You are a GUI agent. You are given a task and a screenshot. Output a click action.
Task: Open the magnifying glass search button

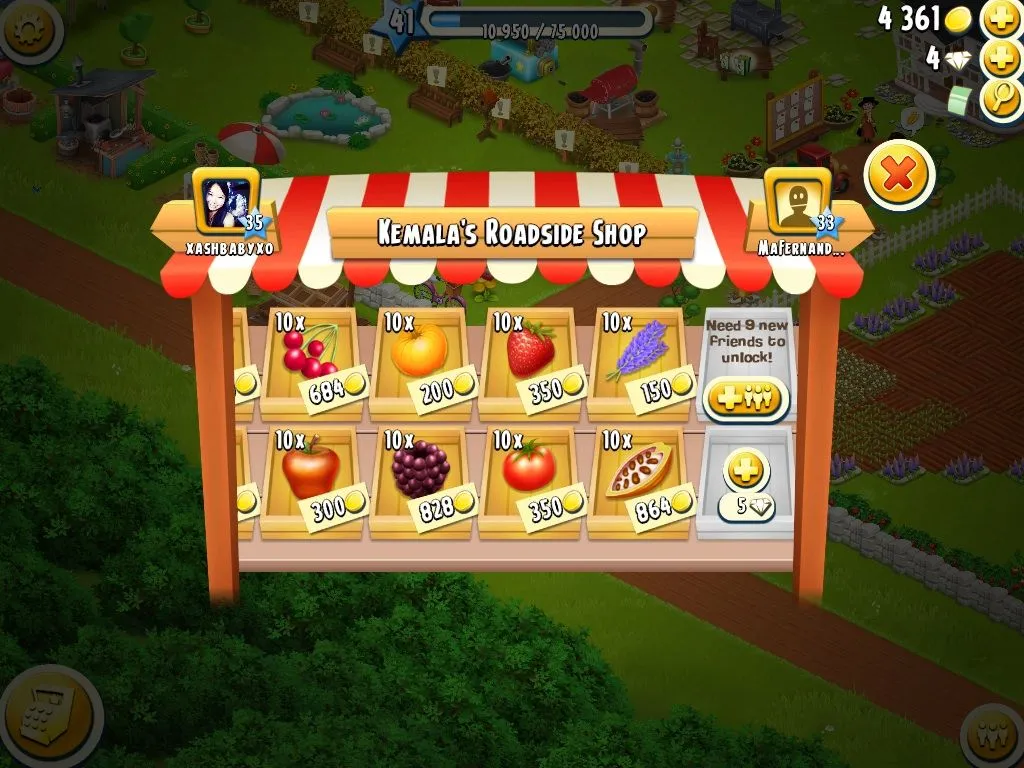(1000, 99)
